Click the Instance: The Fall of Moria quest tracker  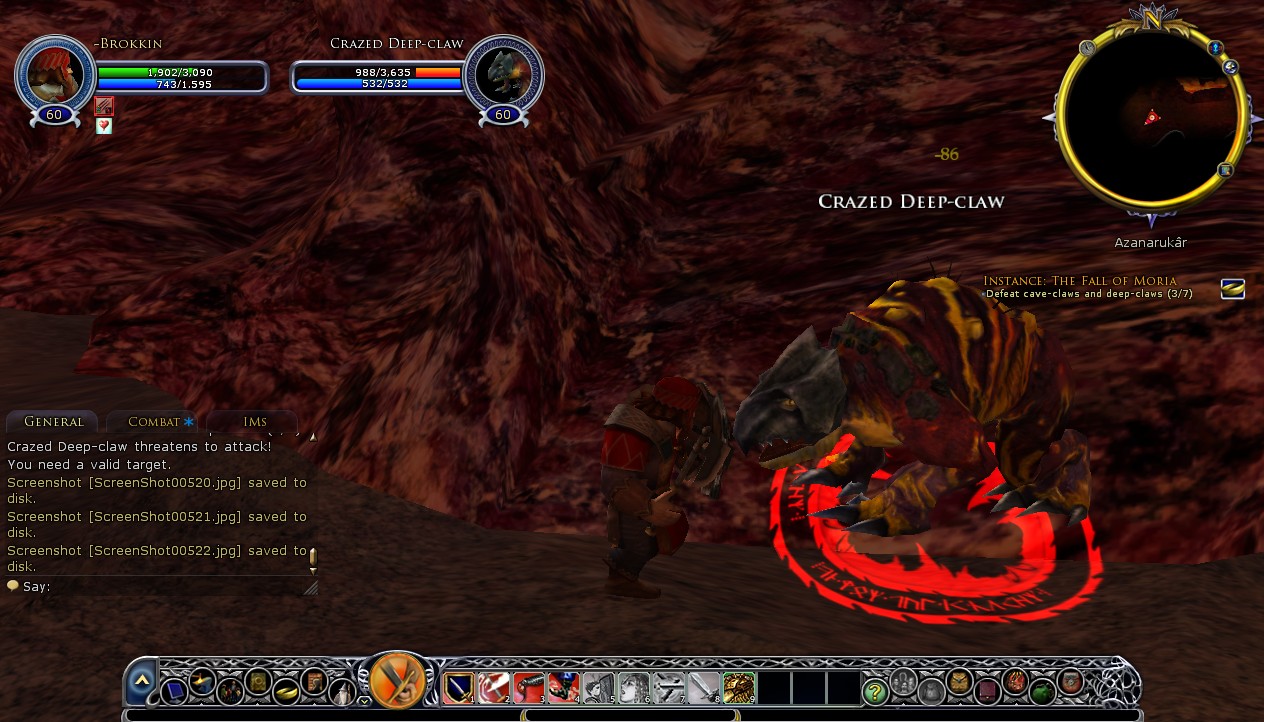pyautogui.click(x=1080, y=281)
